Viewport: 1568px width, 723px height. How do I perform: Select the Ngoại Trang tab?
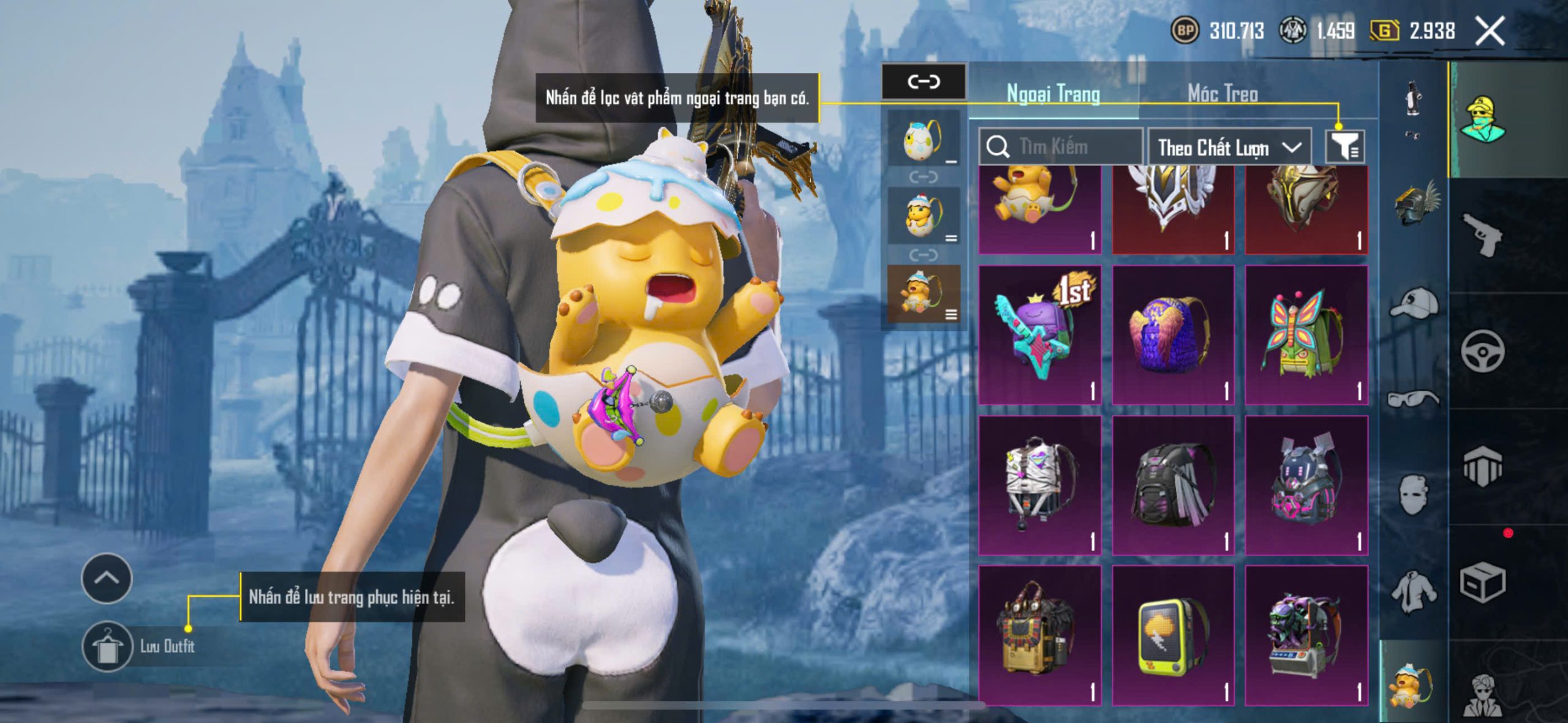tap(1053, 94)
